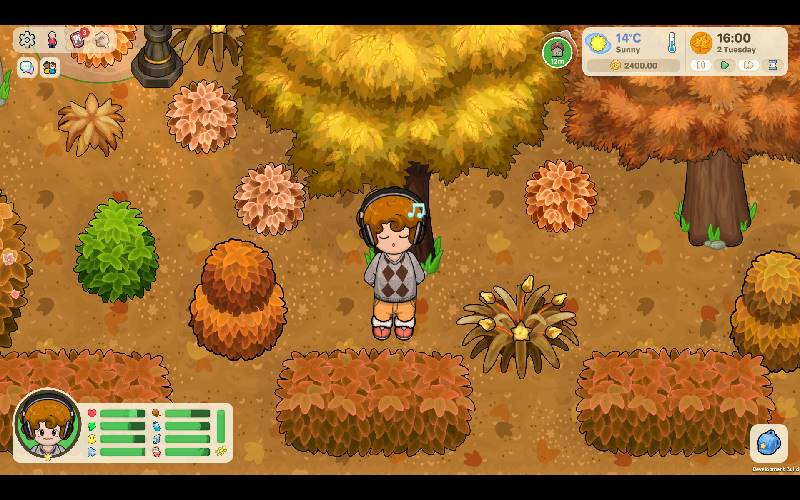Open the settings gear menu
800x500 pixels.
pyautogui.click(x=27, y=40)
